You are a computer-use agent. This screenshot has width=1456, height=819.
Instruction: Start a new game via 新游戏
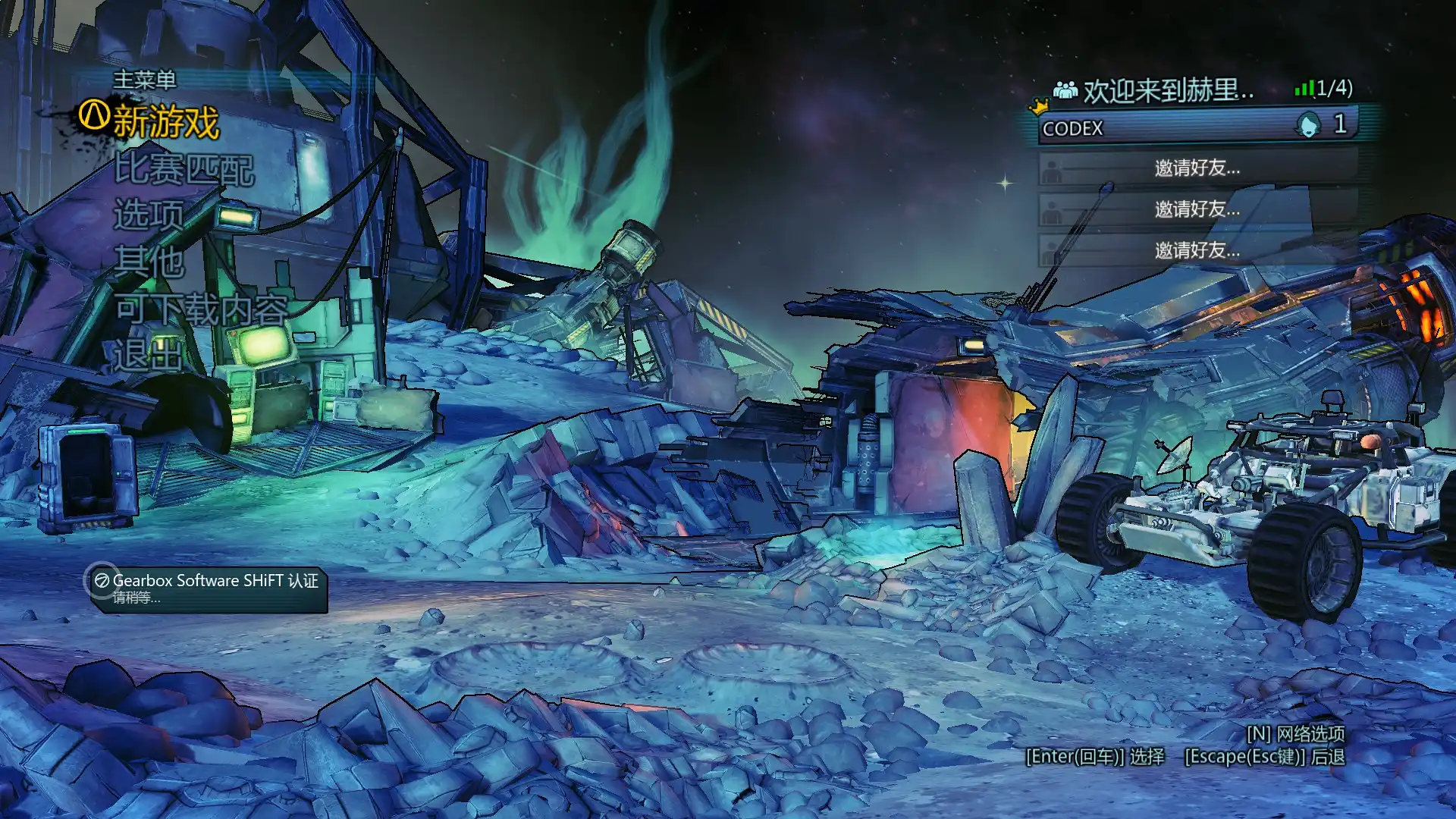pyautogui.click(x=165, y=122)
